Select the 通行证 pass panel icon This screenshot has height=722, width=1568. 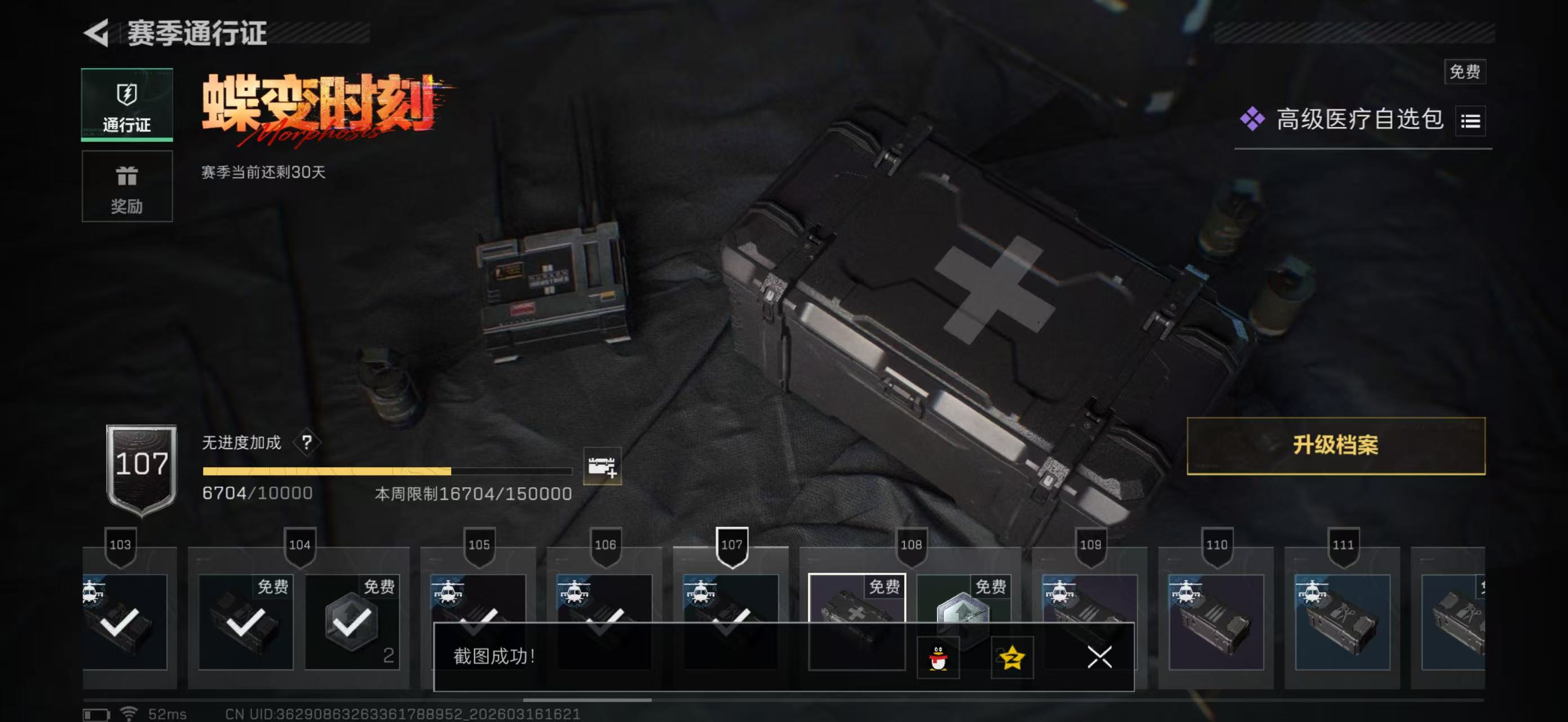click(x=127, y=94)
